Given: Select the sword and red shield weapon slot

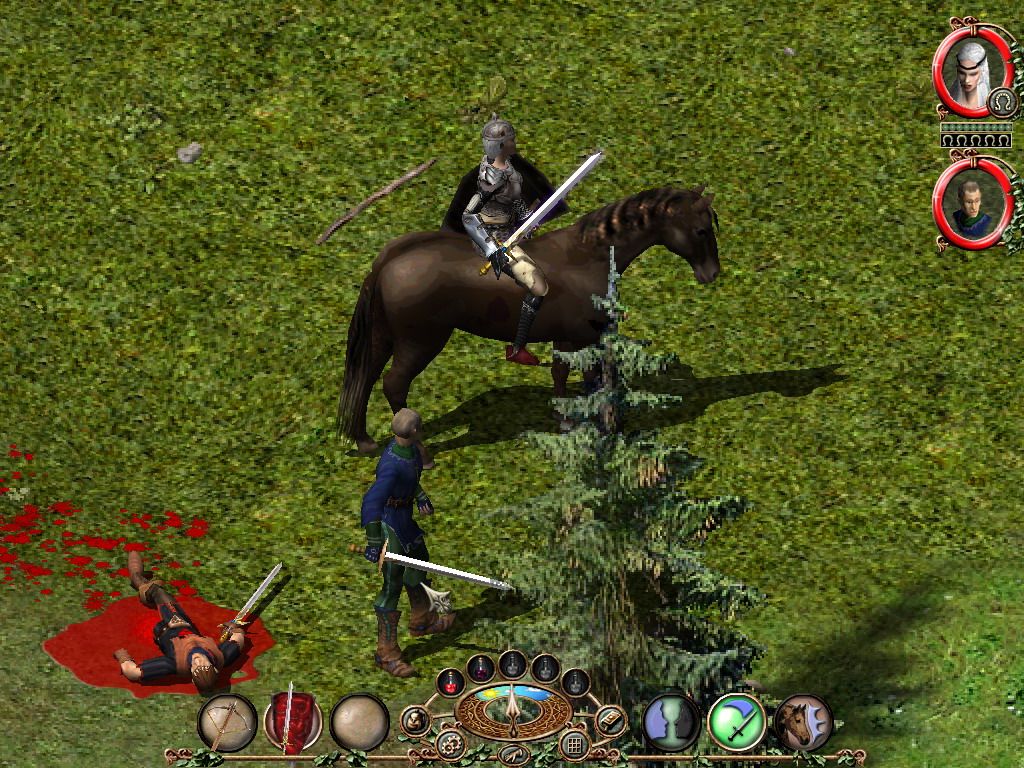Looking at the screenshot, I should click(x=292, y=722).
